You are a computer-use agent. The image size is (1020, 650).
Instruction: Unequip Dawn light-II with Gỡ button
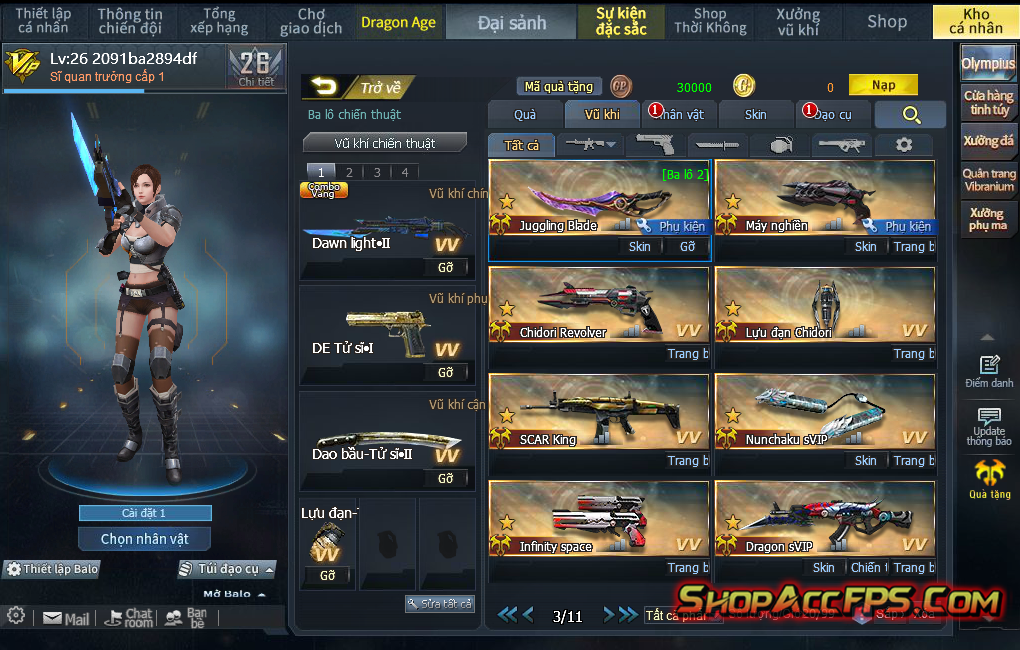coord(446,267)
